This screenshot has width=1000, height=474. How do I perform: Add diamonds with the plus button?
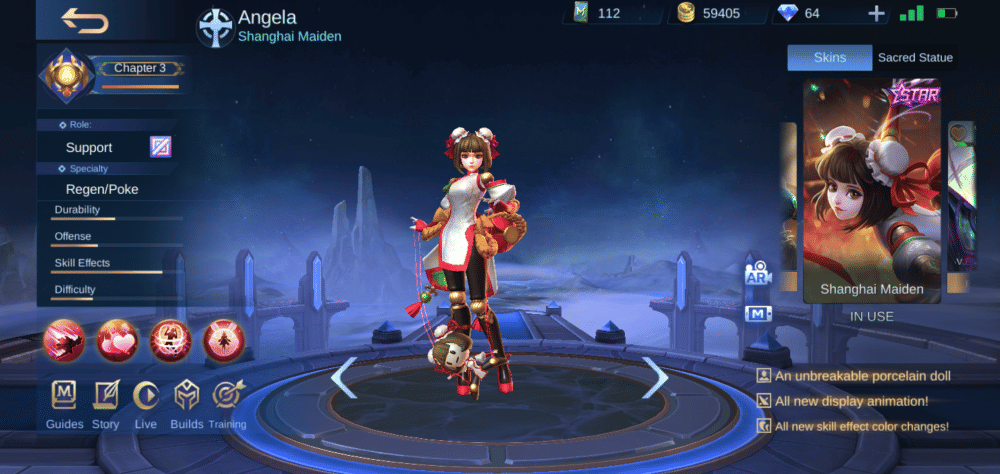click(876, 13)
